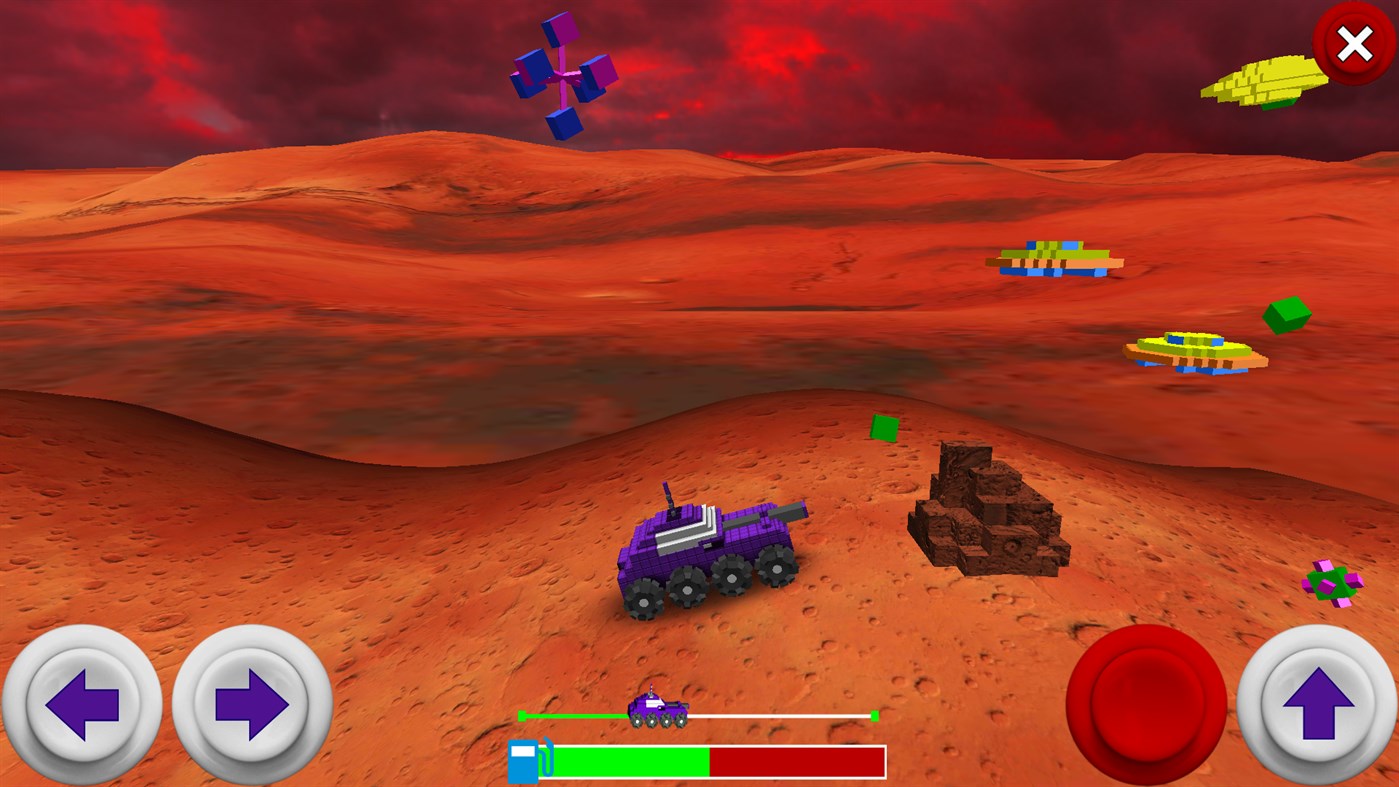Click the blue fuel pump icon
The width and height of the screenshot is (1399, 787).
coord(524,760)
